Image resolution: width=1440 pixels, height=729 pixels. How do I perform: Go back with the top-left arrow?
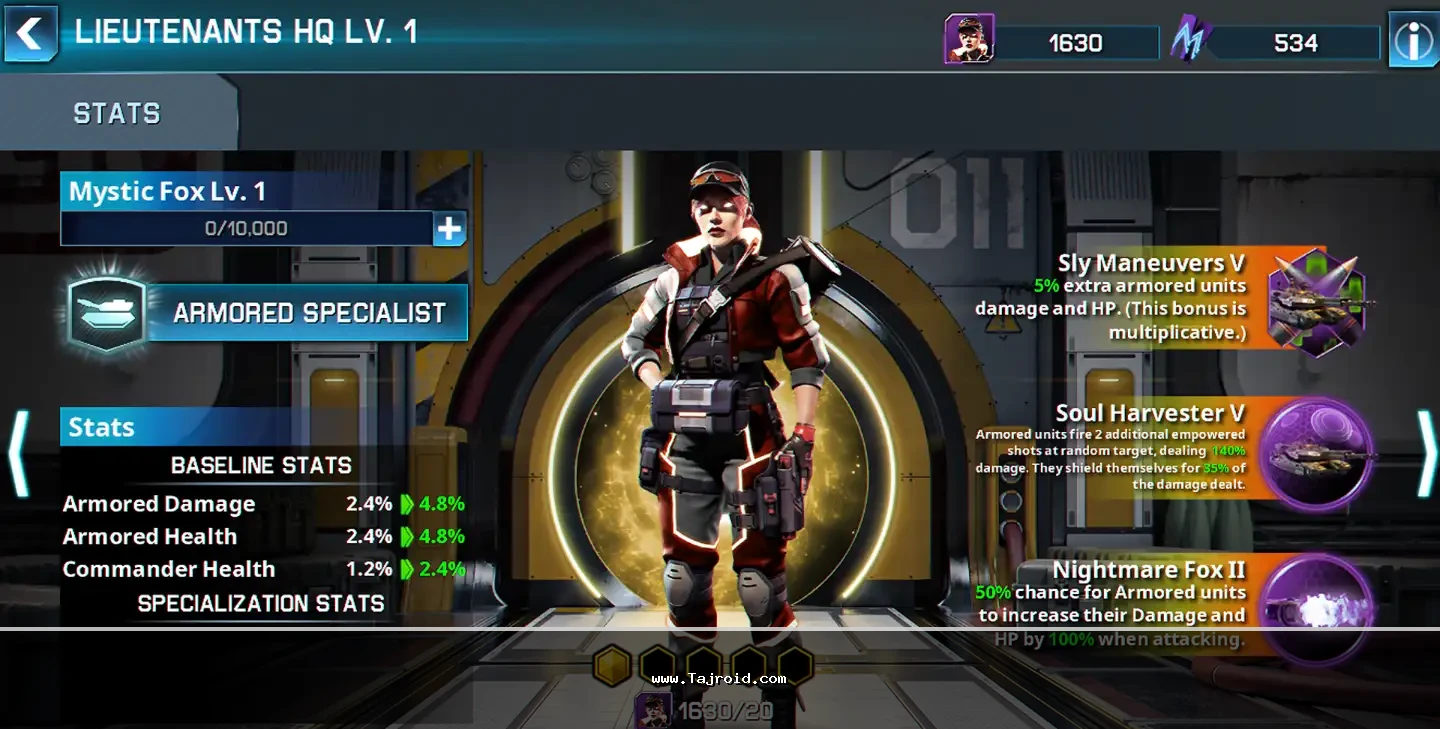click(30, 34)
